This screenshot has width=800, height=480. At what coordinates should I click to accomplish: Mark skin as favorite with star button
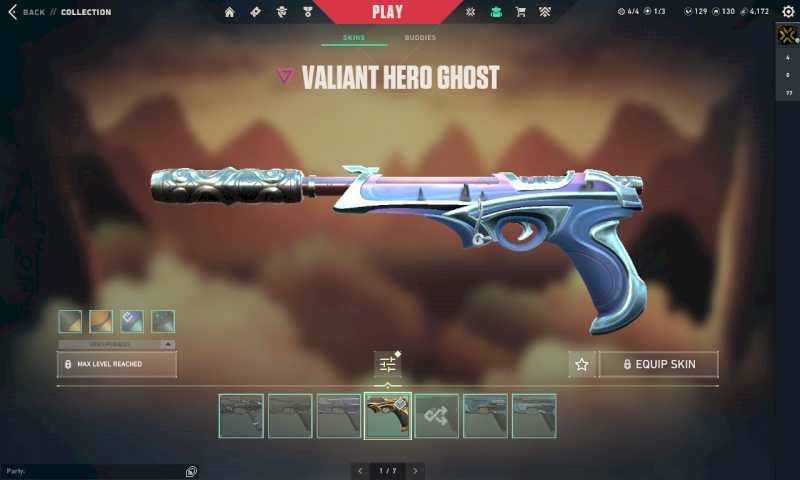tap(581, 364)
